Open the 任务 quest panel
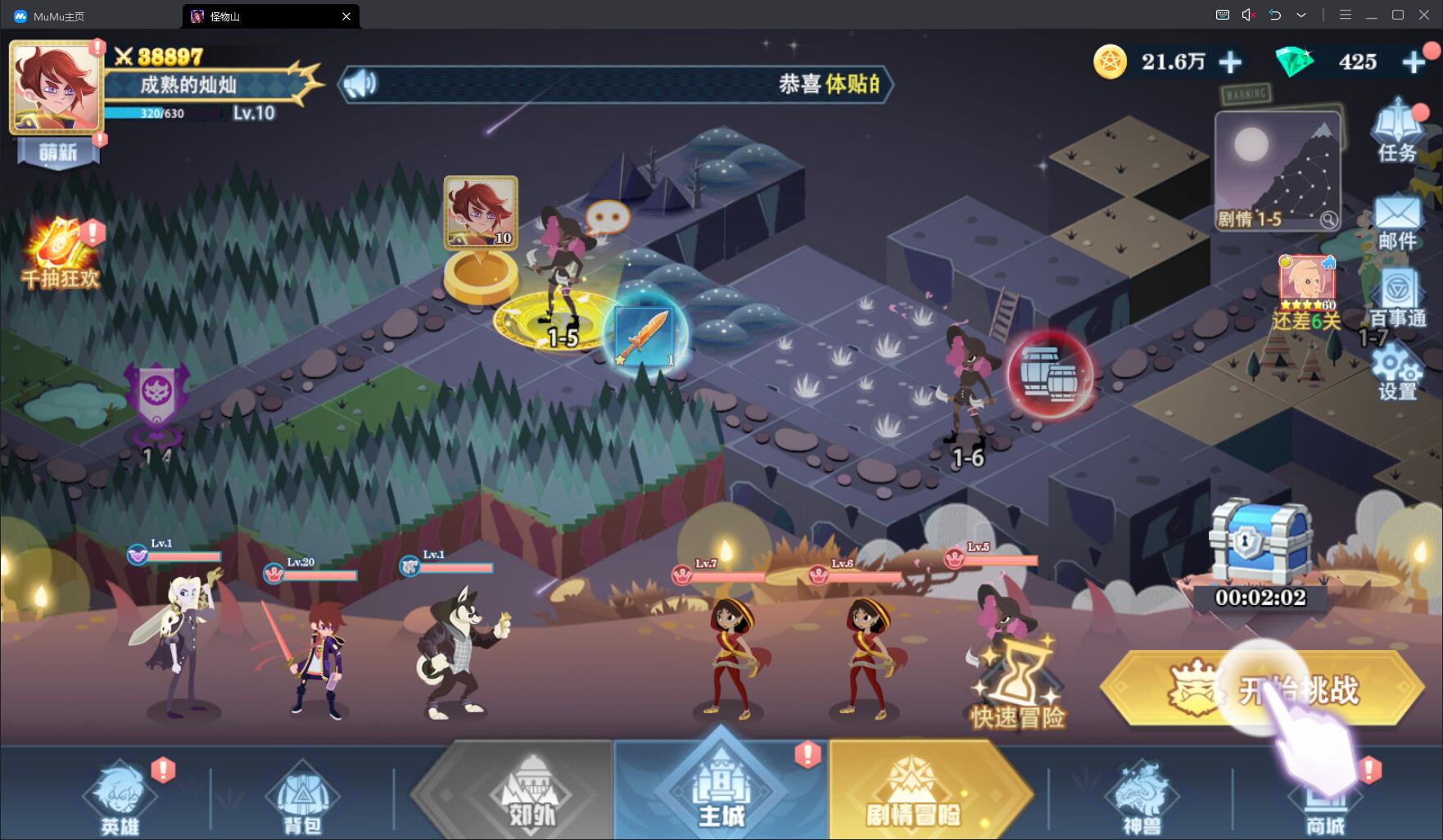Image resolution: width=1443 pixels, height=840 pixels. tap(1397, 131)
